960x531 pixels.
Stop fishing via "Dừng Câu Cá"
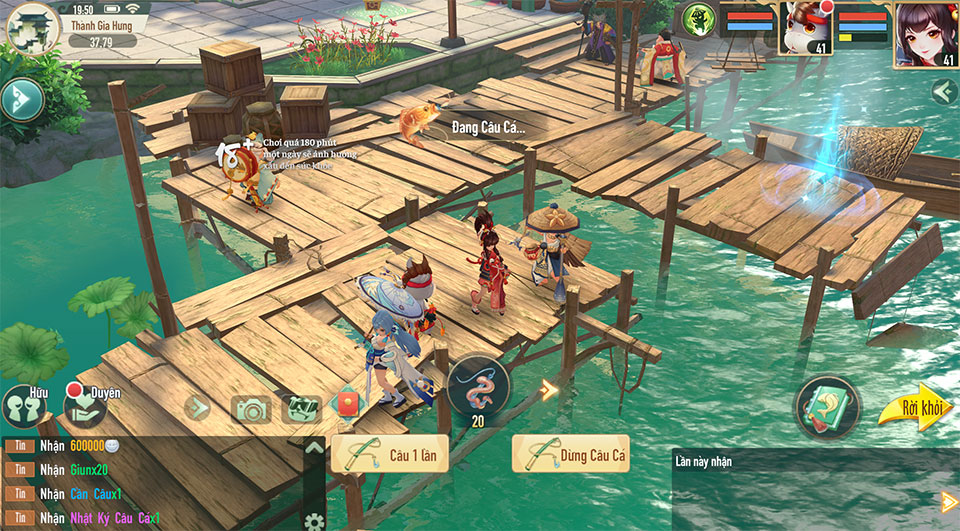pyautogui.click(x=571, y=454)
